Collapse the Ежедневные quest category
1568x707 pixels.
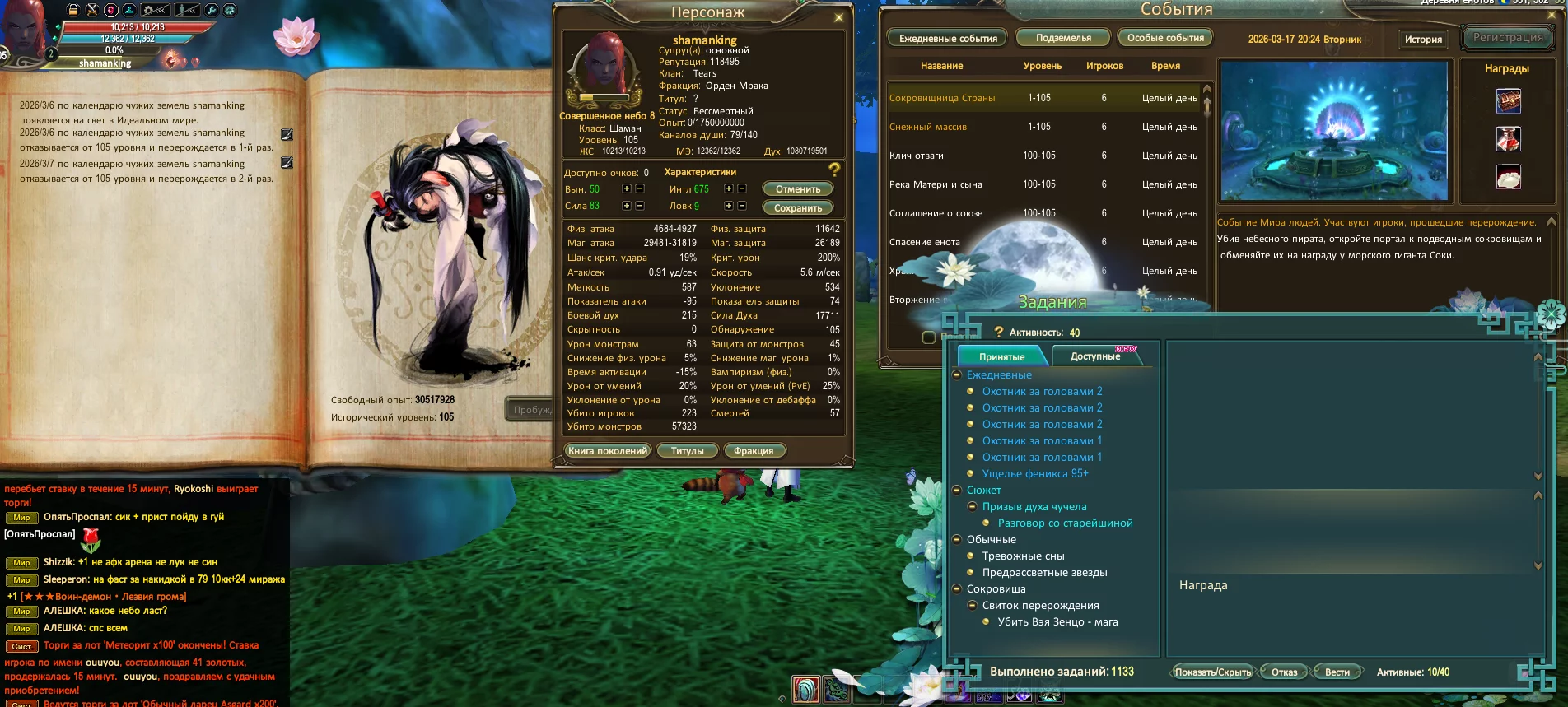pos(957,375)
